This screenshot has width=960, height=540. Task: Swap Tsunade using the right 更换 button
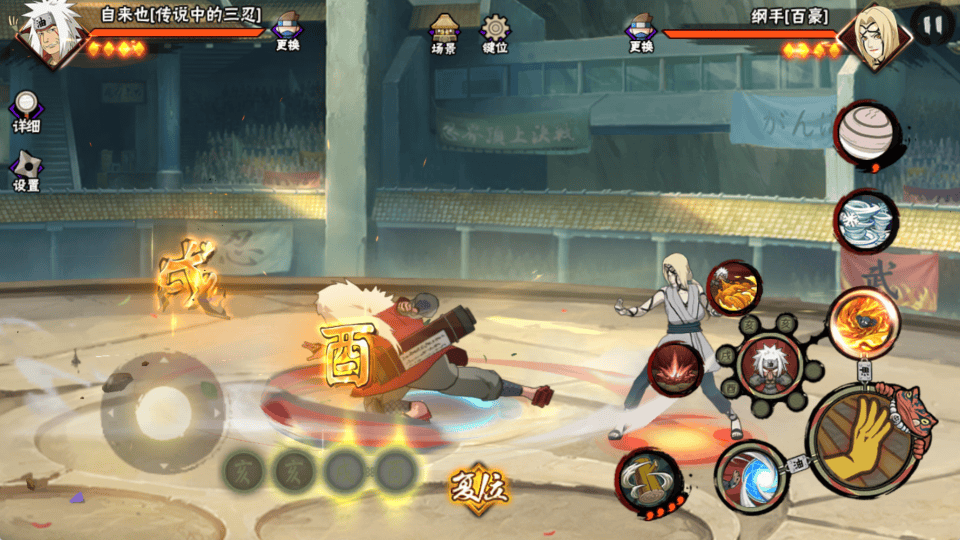tap(641, 33)
